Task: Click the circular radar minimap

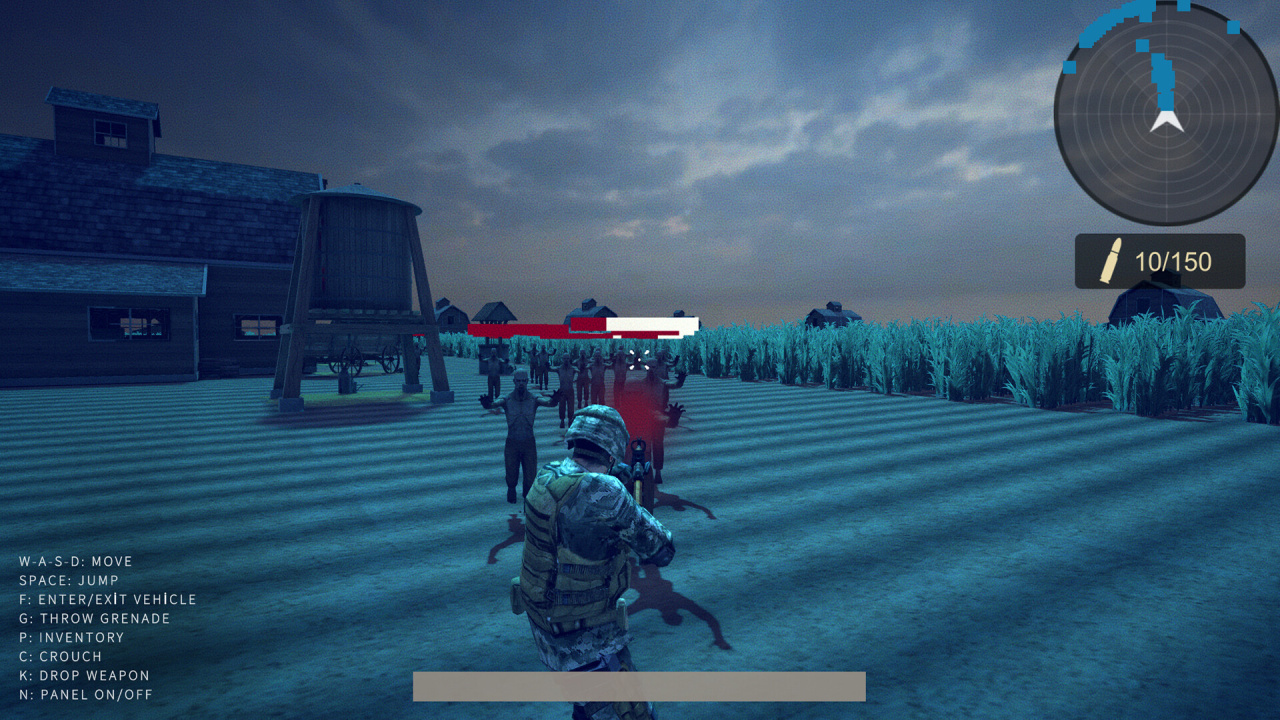Action: pos(1165,113)
